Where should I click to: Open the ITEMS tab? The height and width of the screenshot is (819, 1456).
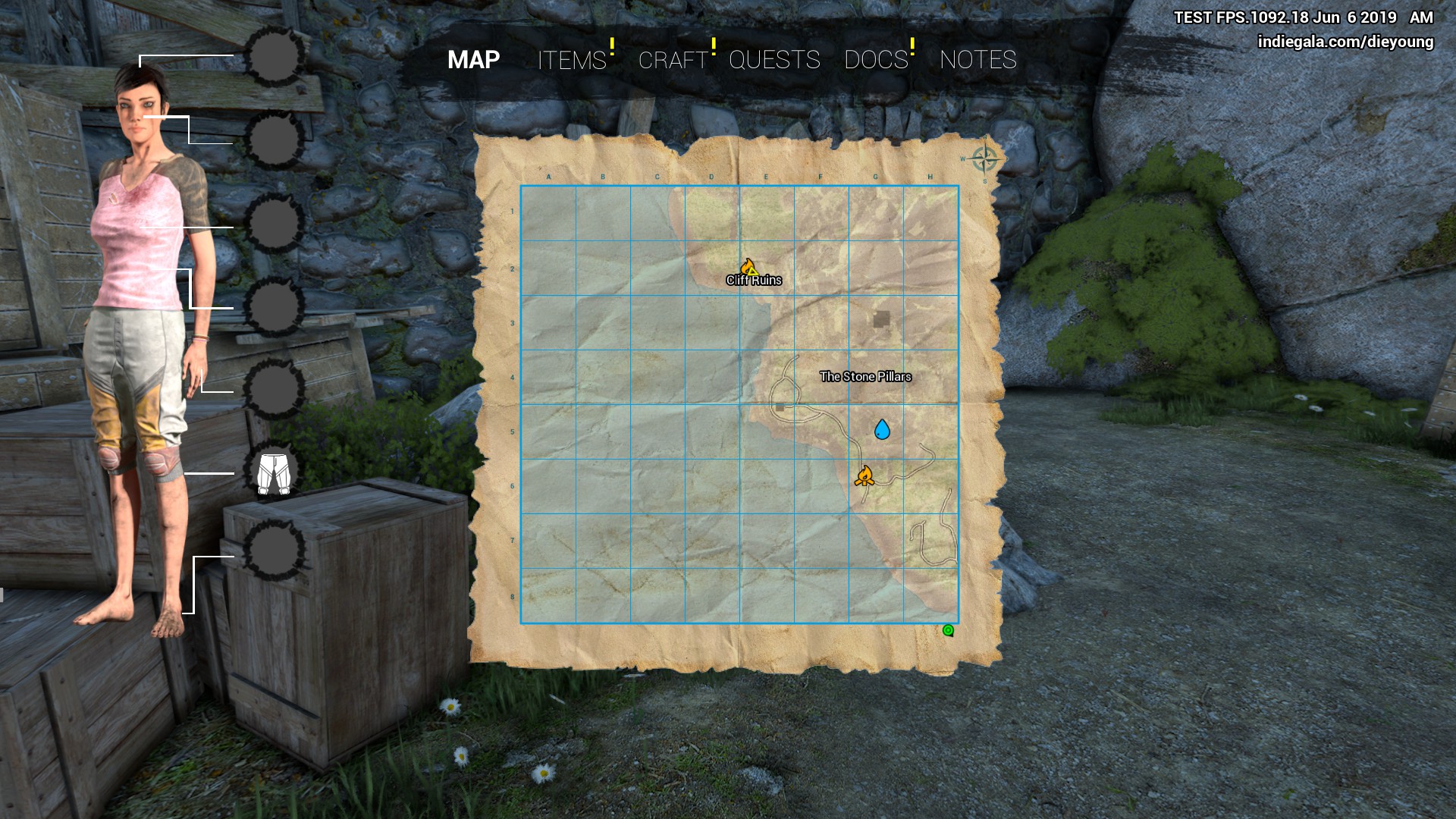pyautogui.click(x=572, y=60)
